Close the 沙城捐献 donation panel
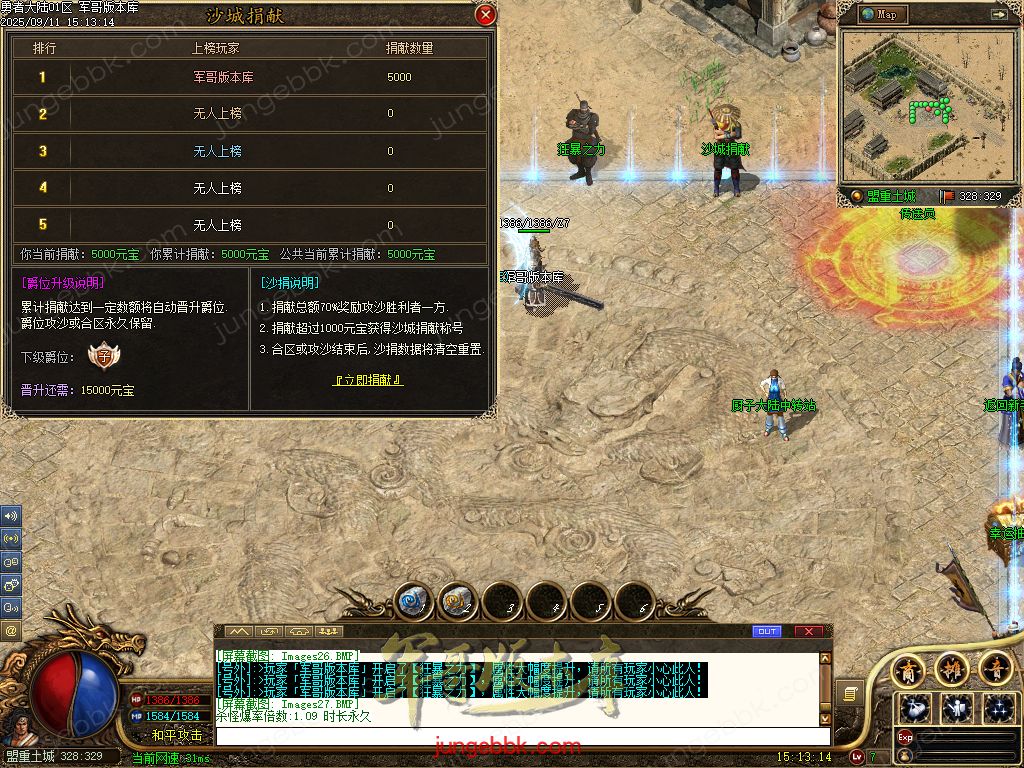 (486, 15)
